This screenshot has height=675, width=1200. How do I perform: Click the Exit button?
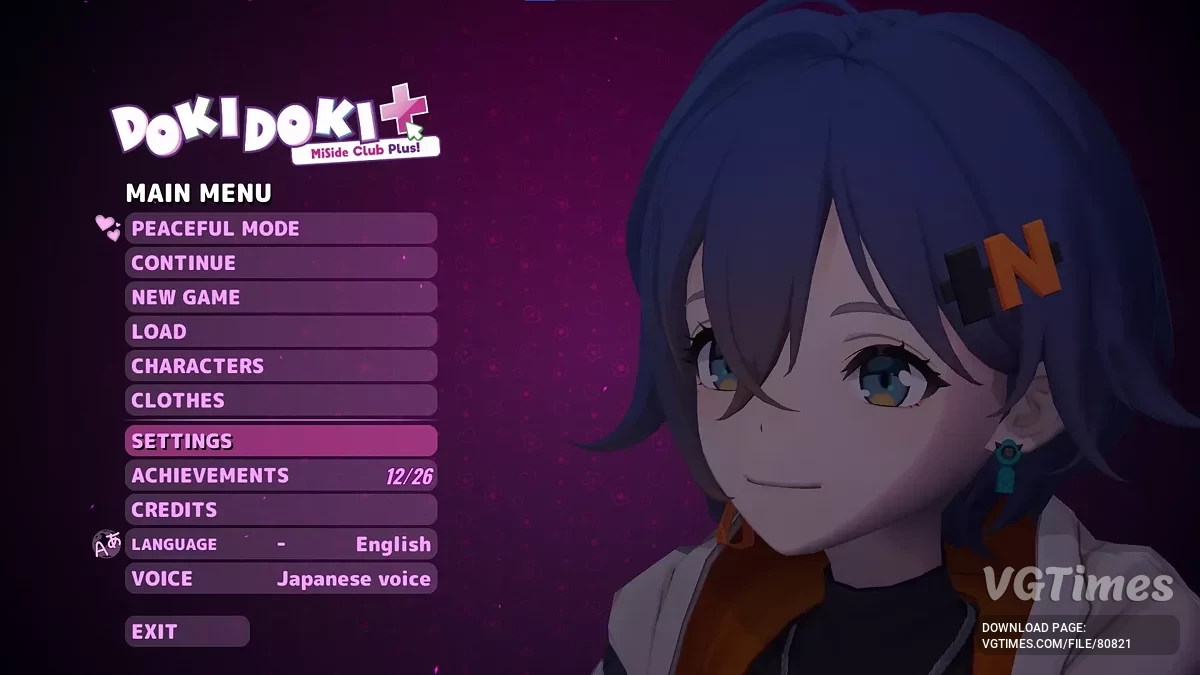(187, 632)
